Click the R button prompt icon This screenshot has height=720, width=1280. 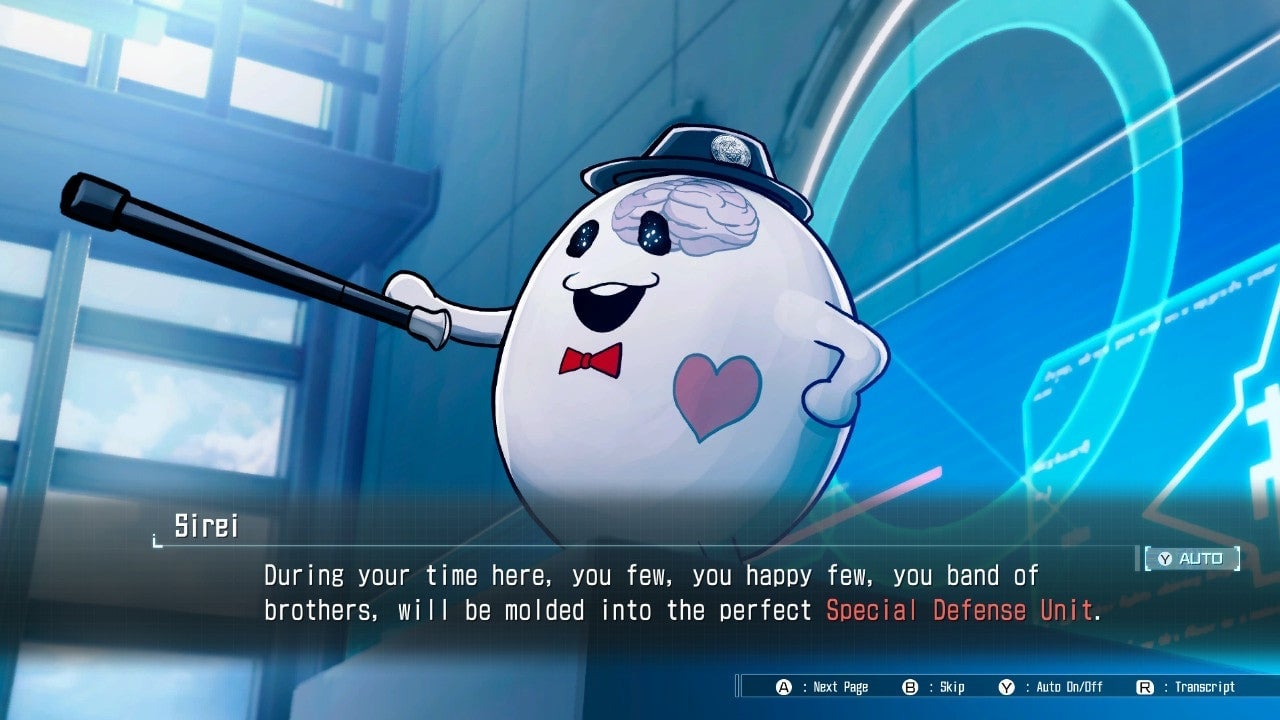click(1143, 687)
